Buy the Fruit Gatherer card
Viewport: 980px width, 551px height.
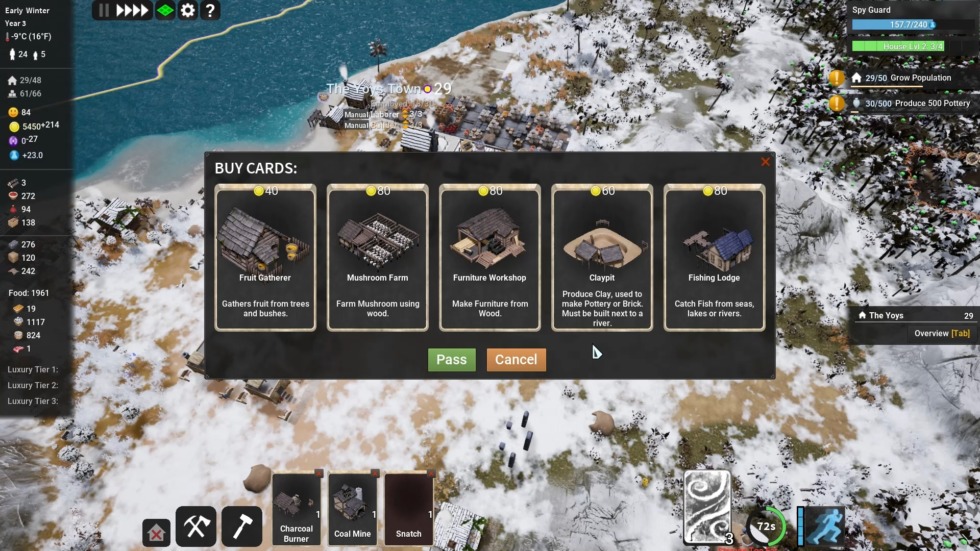264,257
